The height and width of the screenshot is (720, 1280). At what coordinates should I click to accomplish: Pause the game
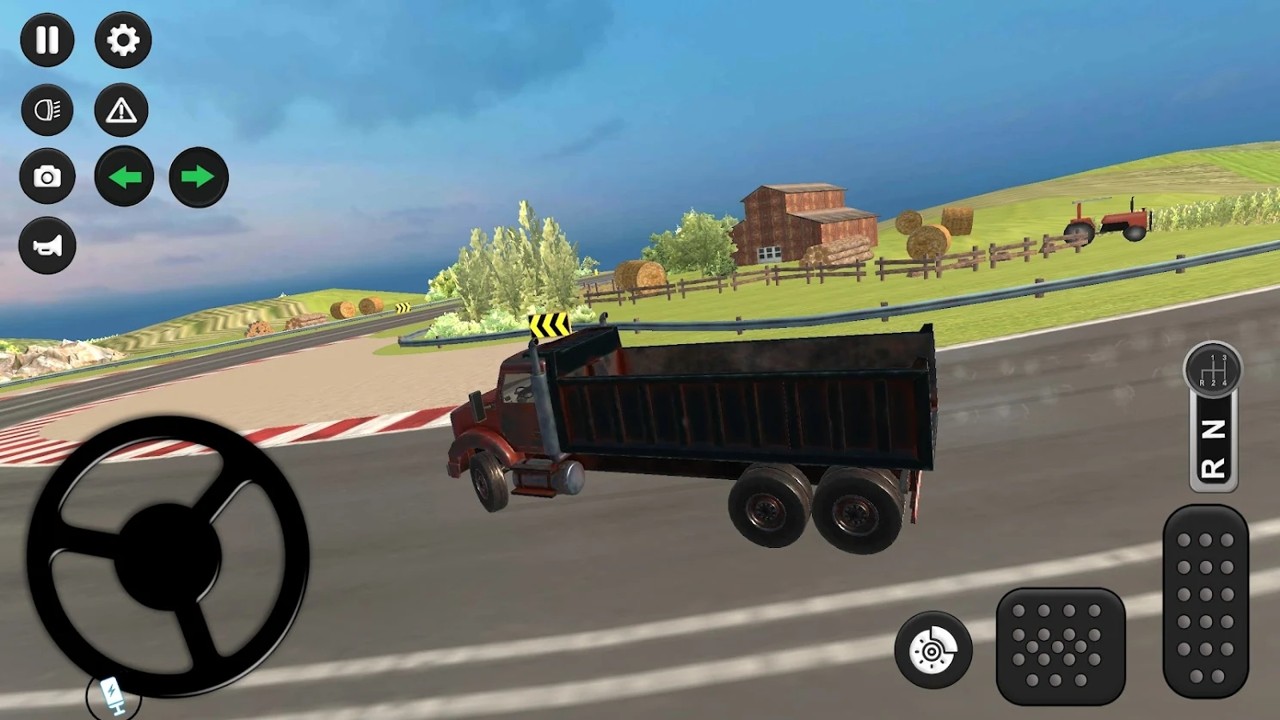point(46,40)
